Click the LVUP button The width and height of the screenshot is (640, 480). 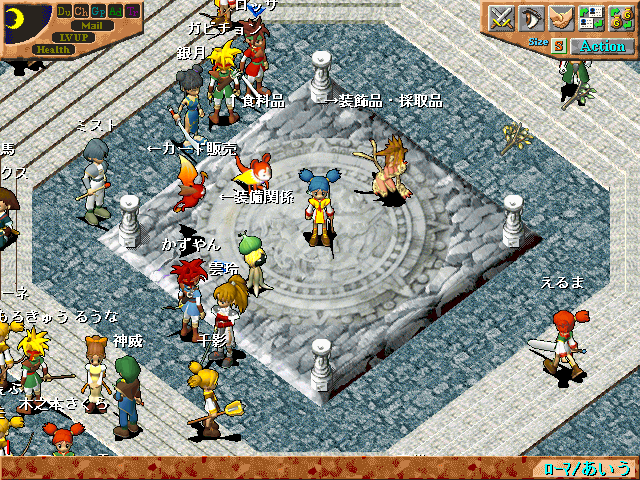74,37
